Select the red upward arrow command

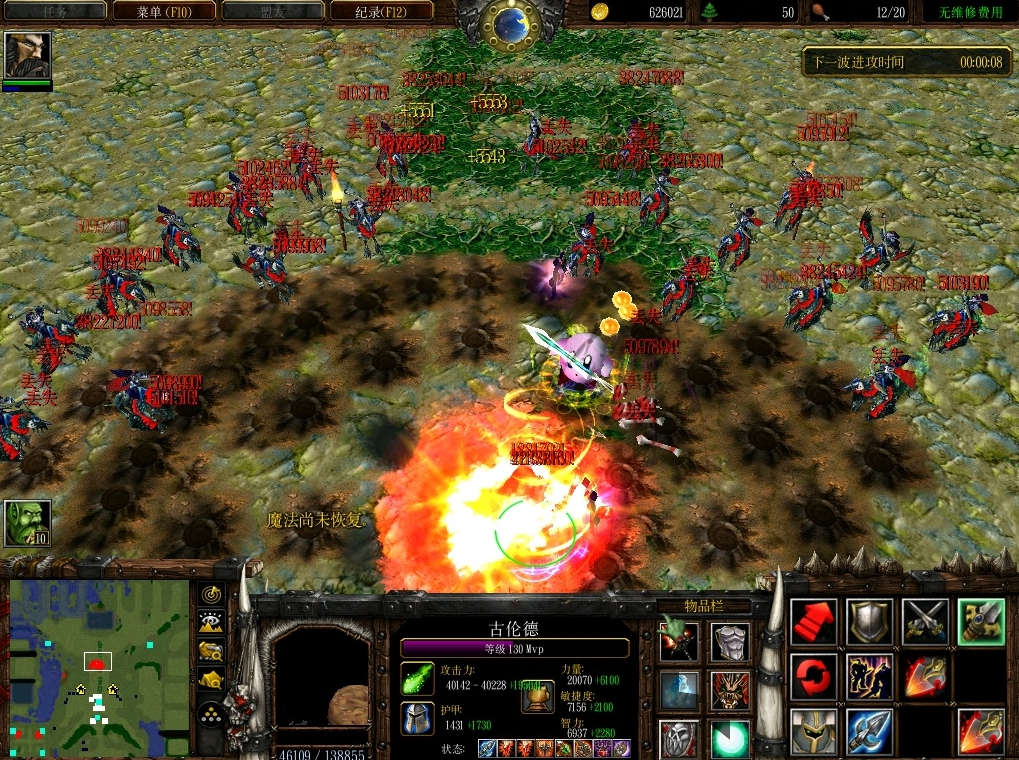814,622
